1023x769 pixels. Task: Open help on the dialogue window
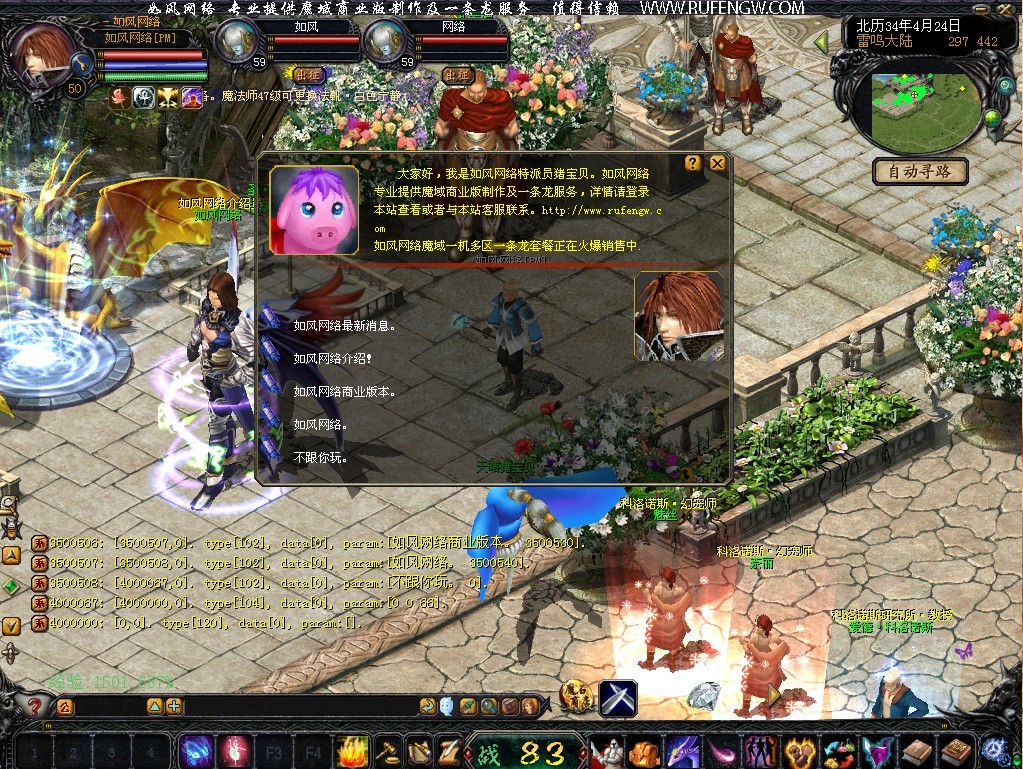[x=693, y=163]
